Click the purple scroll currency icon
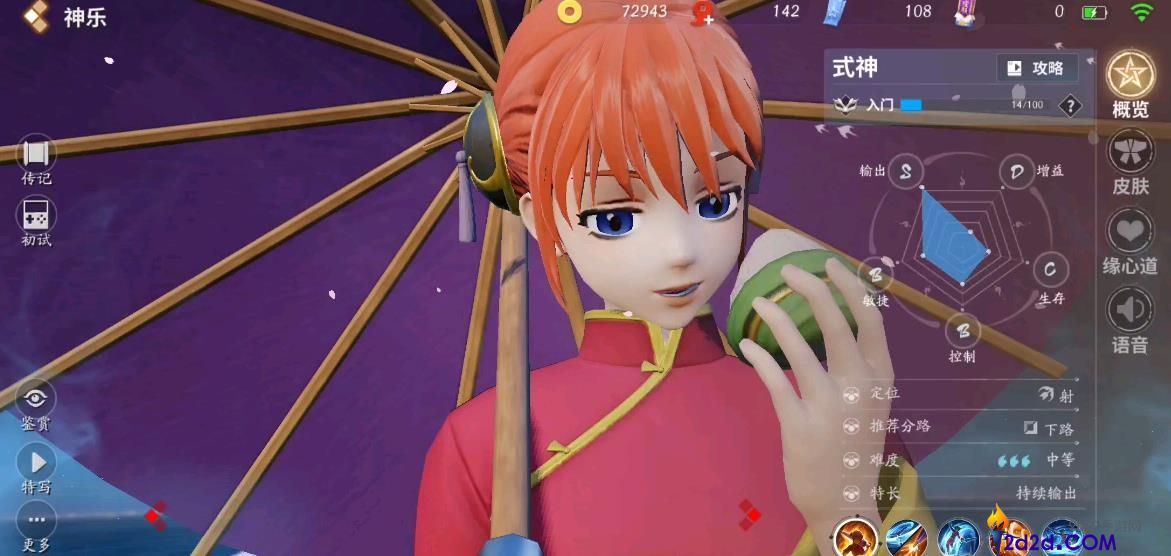The image size is (1171, 556). 965,12
